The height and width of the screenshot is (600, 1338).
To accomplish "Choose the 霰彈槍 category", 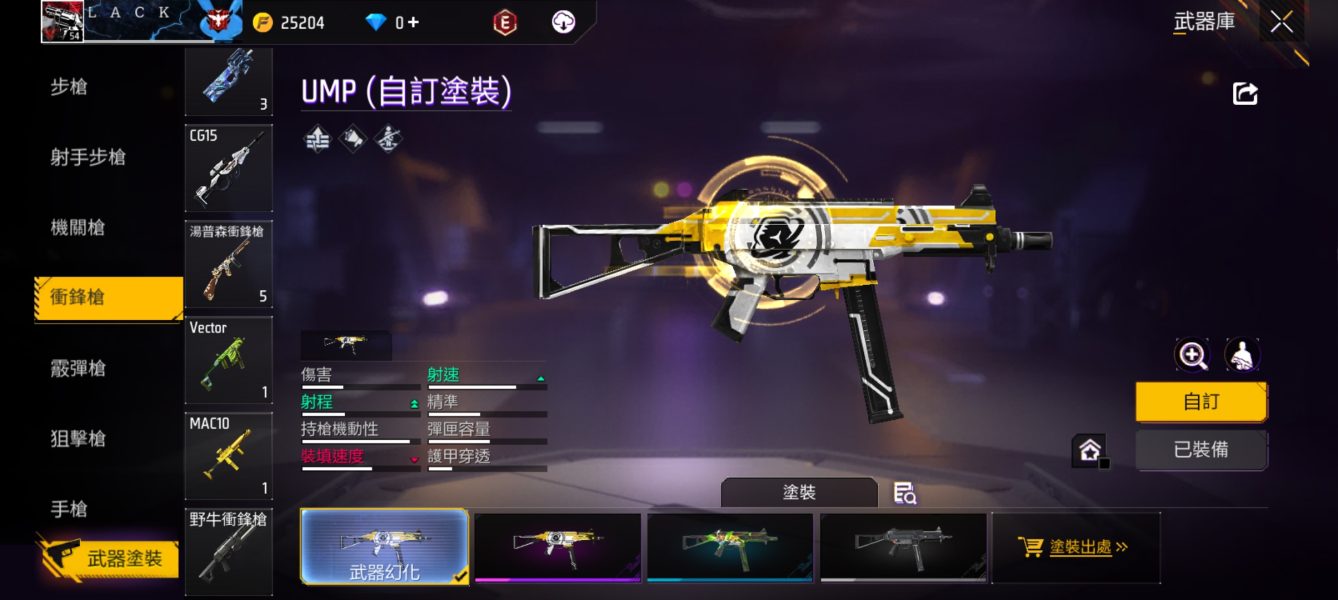I will tap(78, 368).
